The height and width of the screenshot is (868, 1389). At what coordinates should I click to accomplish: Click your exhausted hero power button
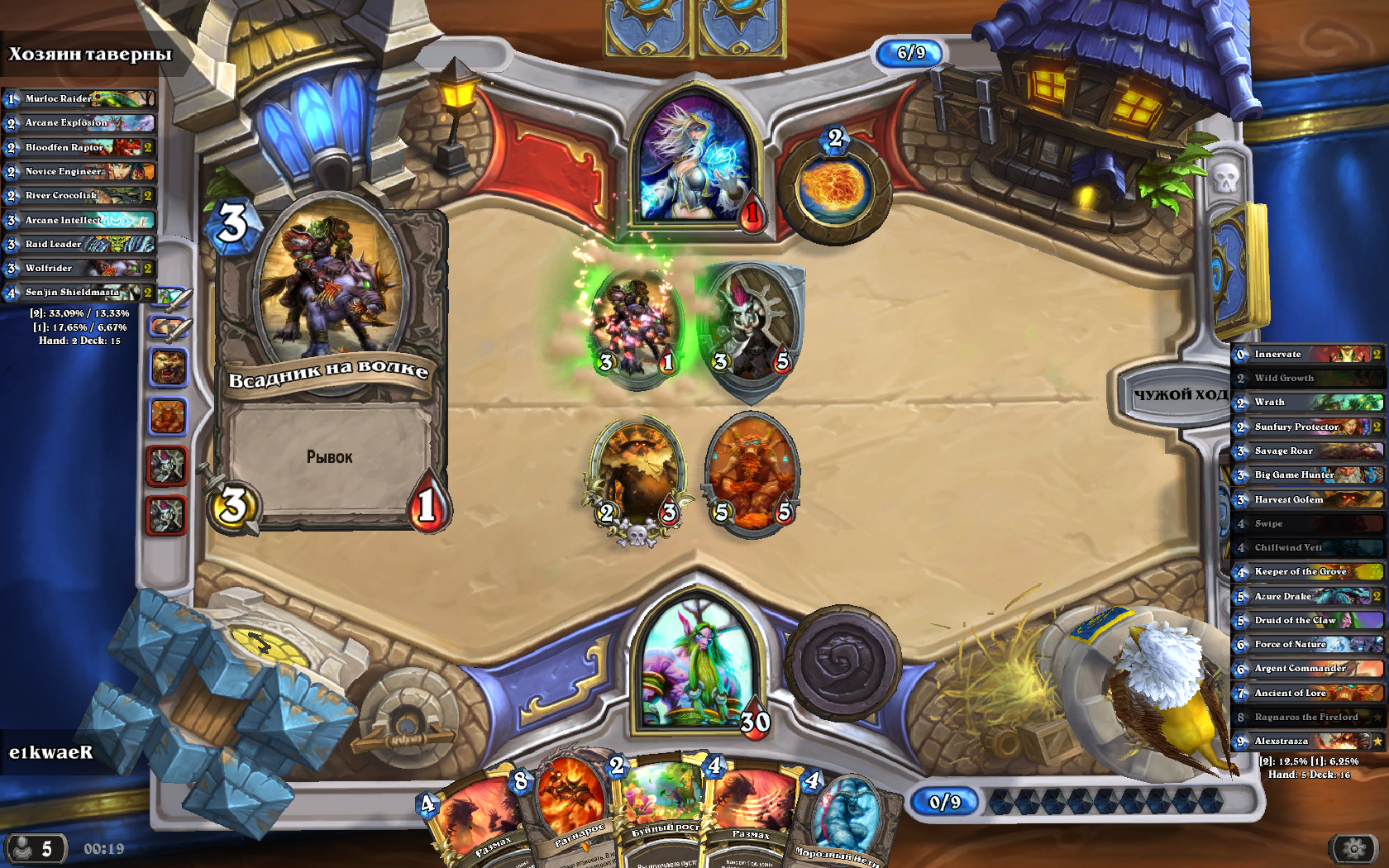coord(842,662)
